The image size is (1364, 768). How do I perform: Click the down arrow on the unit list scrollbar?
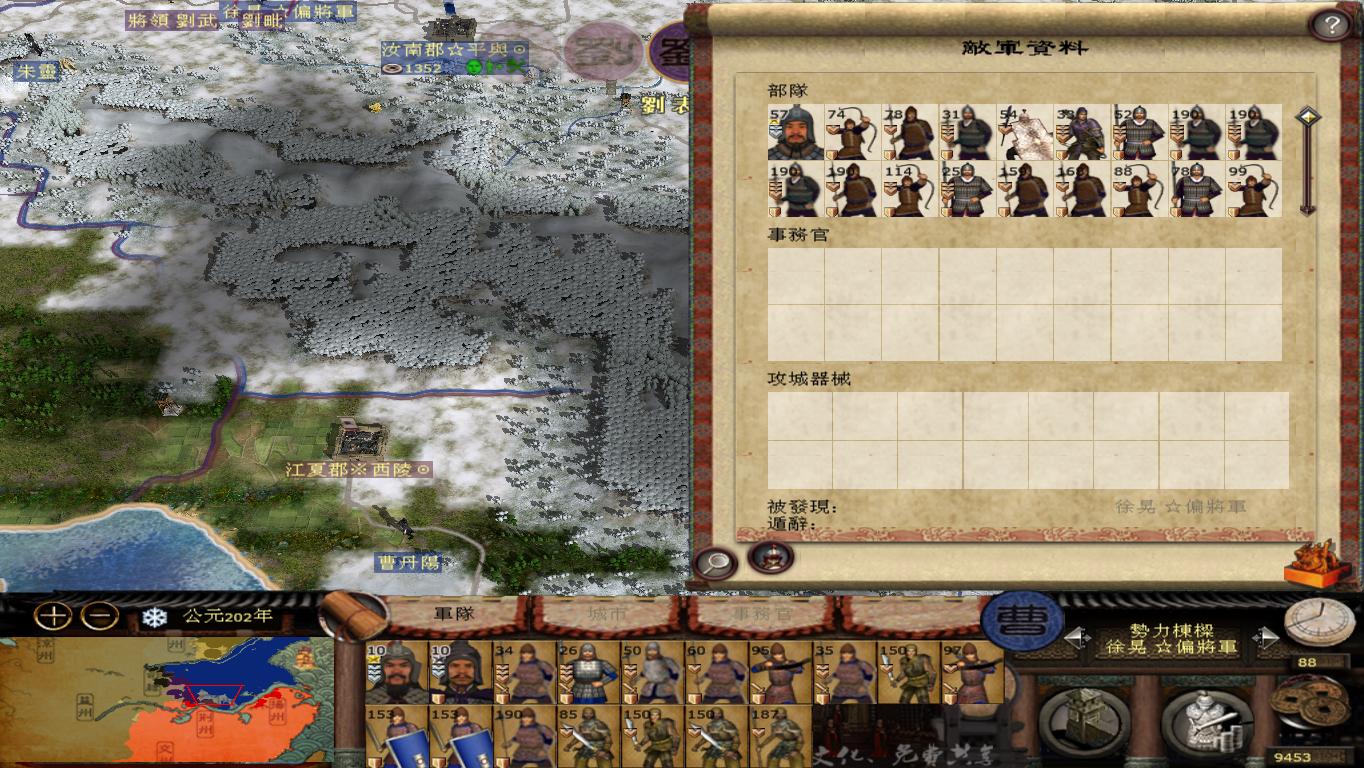(1309, 210)
